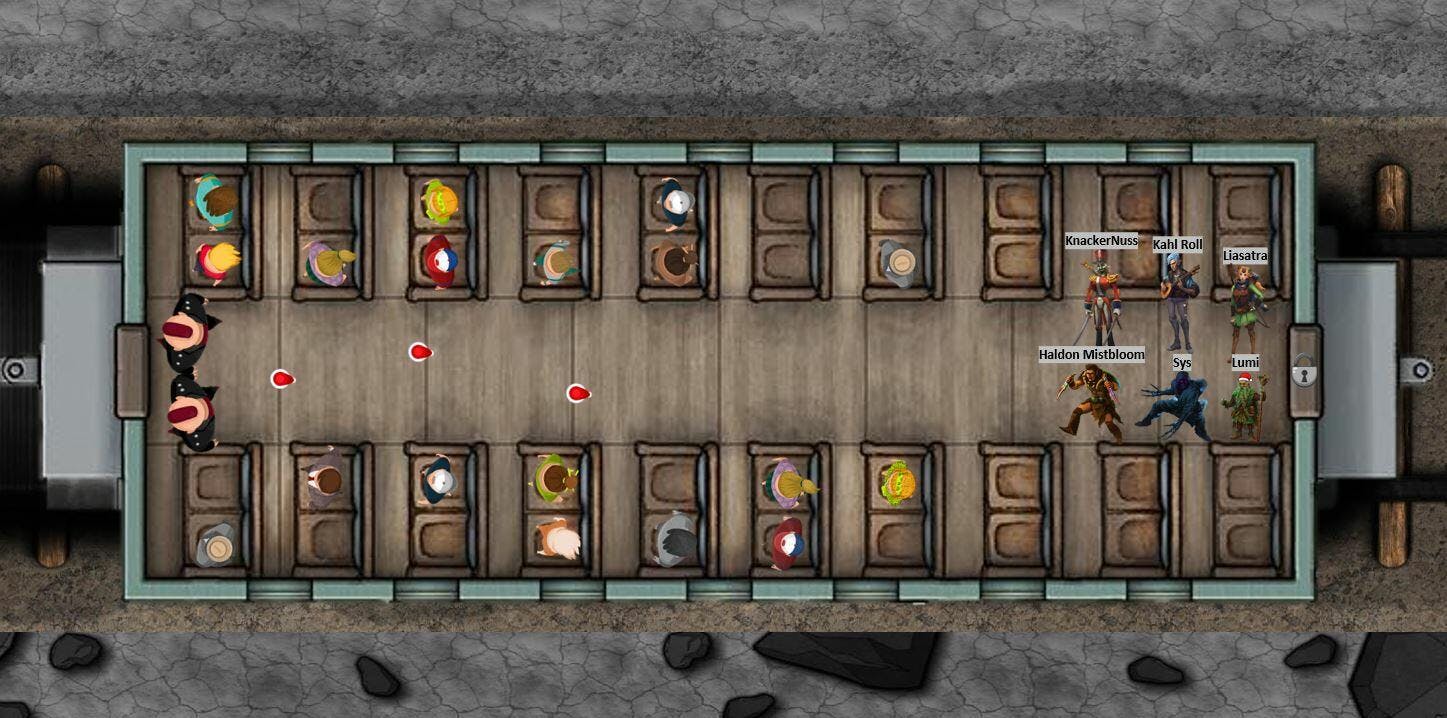The width and height of the screenshot is (1447, 718).
Task: Select the KnackerNuss token
Action: (x=1101, y=299)
